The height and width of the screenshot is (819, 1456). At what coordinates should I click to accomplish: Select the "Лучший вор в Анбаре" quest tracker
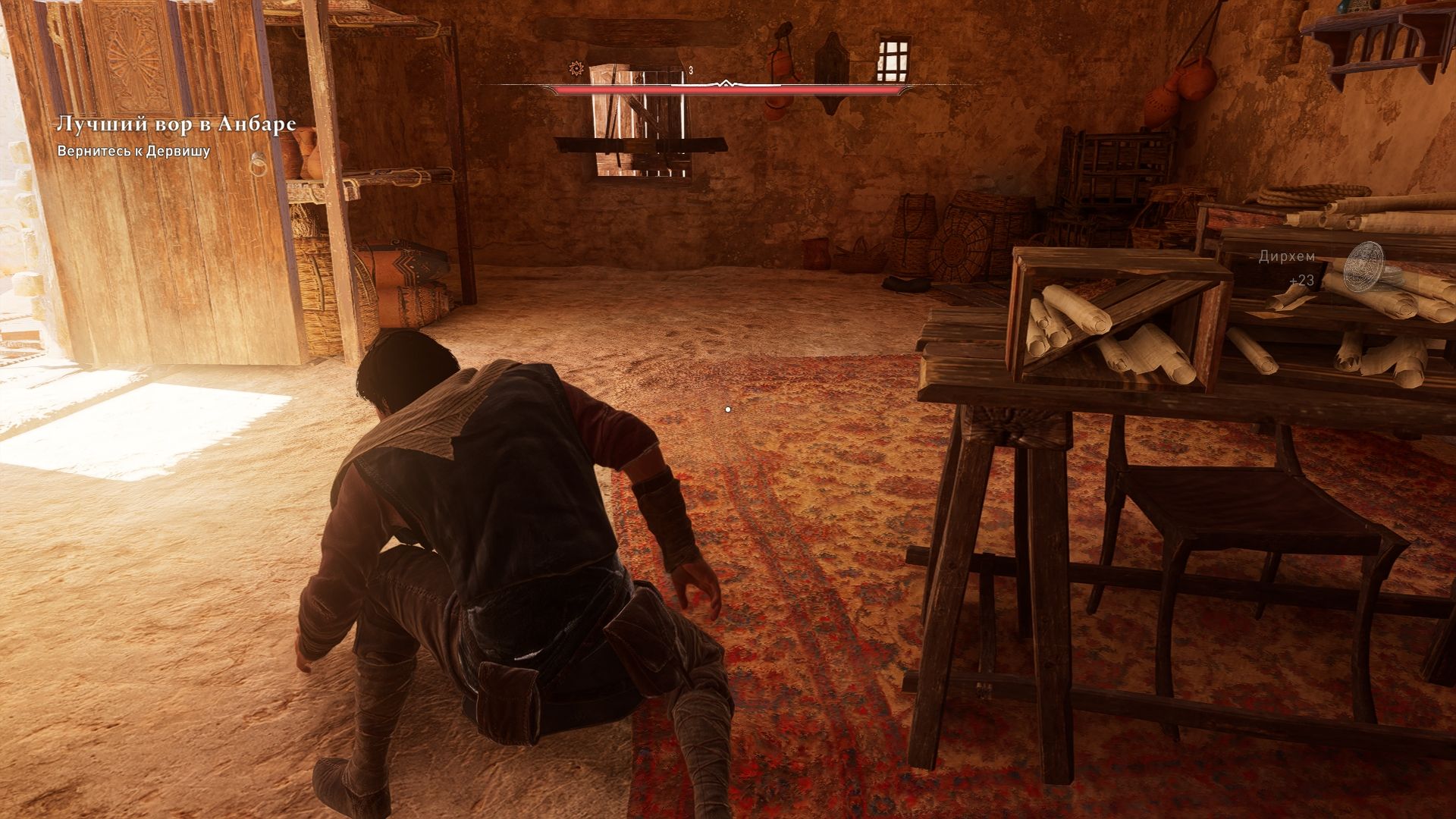coord(176,124)
